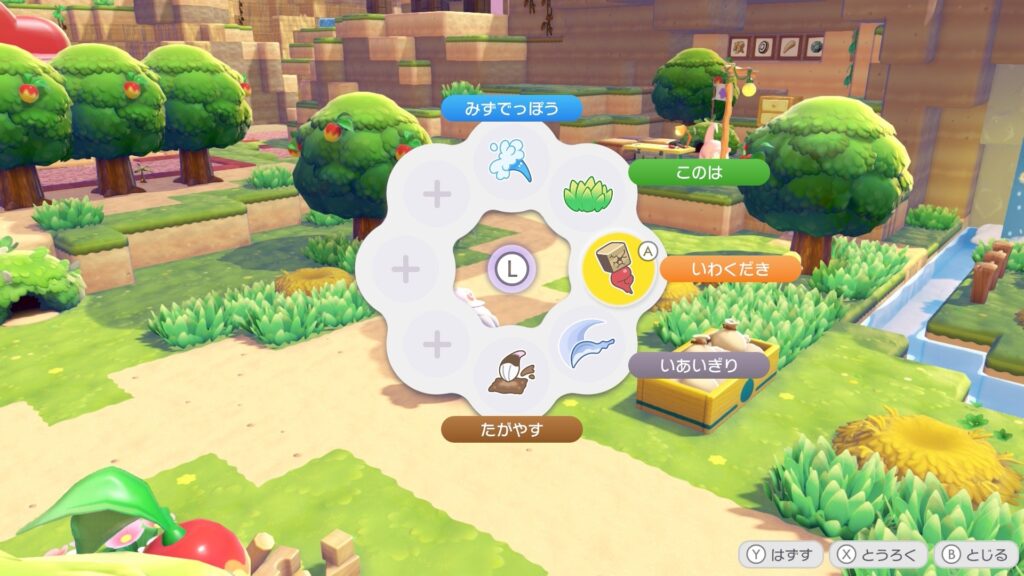Choose the このは leaf ability slot
1024x576 pixels.
[582, 190]
